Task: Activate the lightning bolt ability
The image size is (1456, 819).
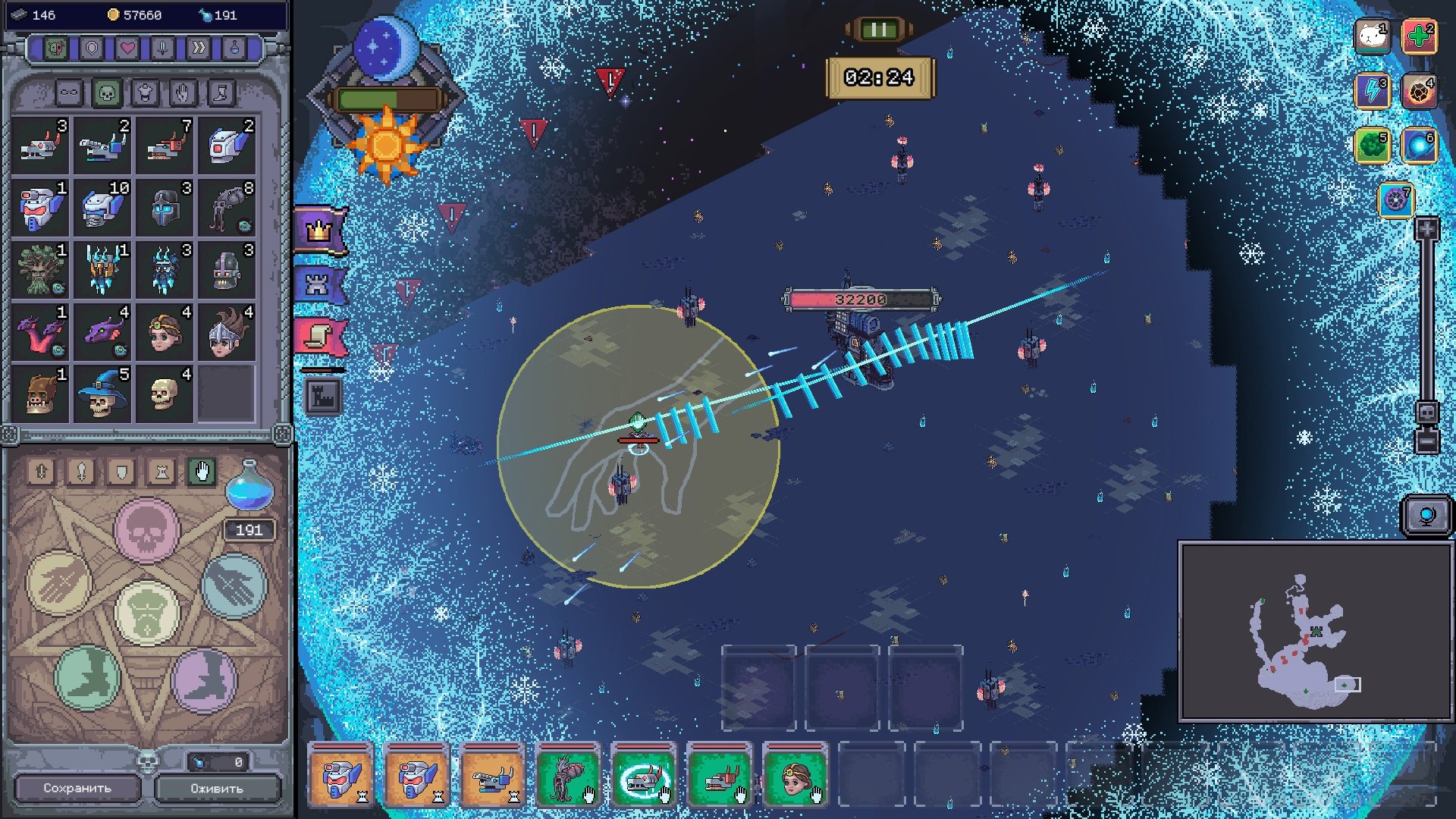Action: pos(1372,91)
